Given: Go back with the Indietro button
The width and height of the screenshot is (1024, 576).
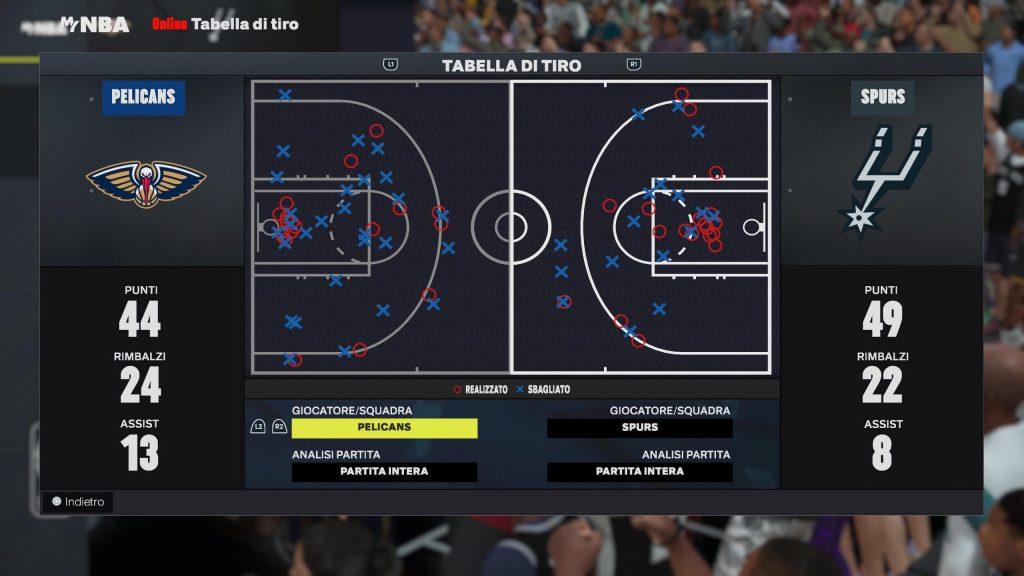Looking at the screenshot, I should click(78, 502).
